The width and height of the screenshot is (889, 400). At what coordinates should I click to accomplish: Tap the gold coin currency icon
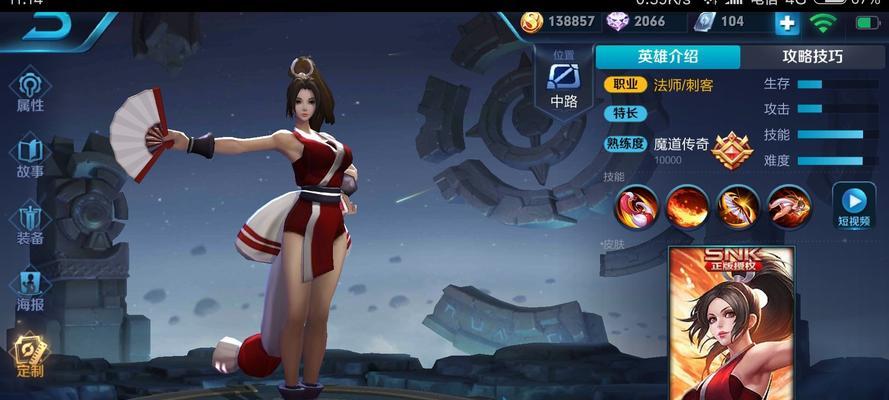click(531, 21)
